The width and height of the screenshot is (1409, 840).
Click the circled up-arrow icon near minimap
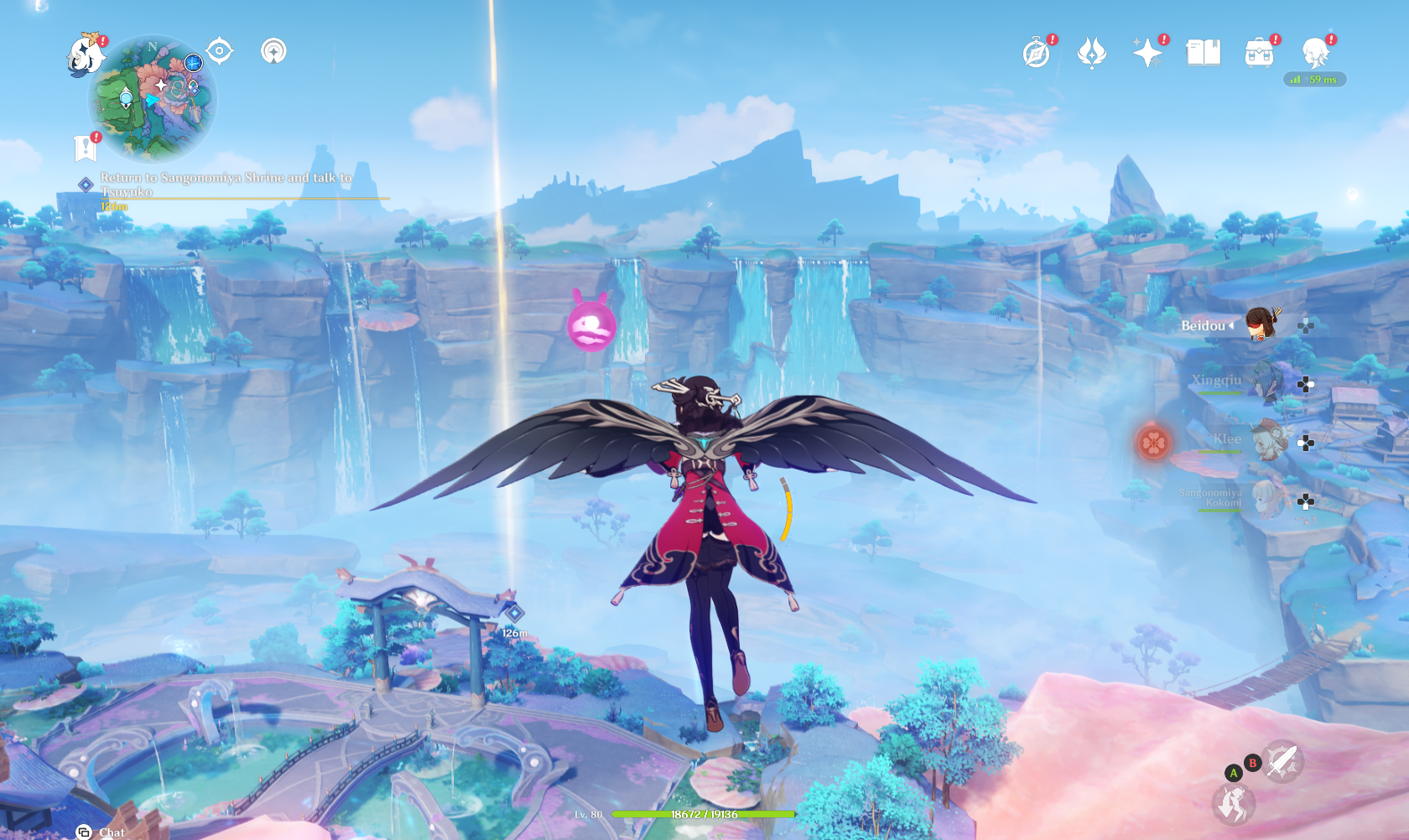point(273,51)
